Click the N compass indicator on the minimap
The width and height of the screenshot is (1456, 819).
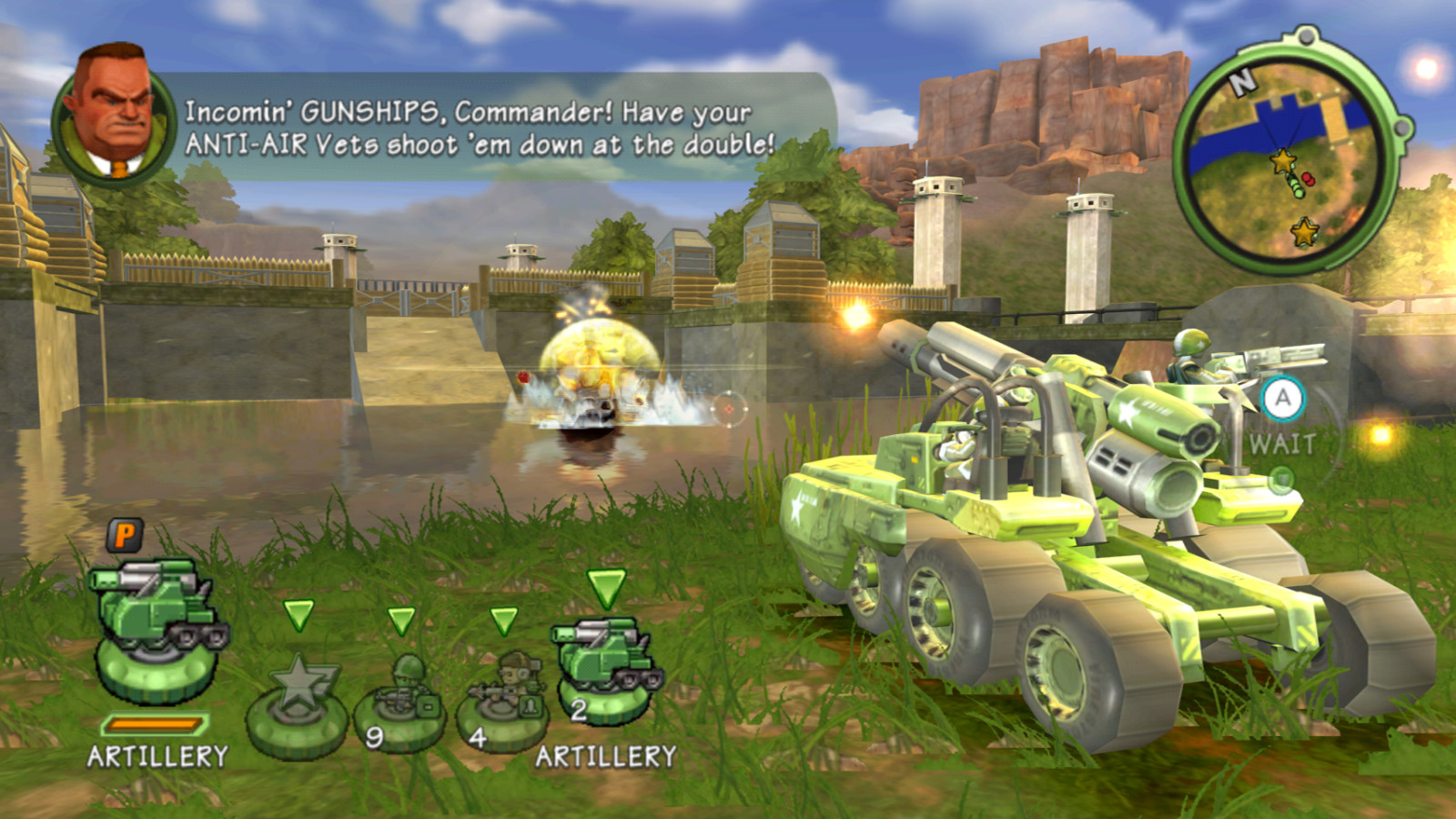(1242, 84)
